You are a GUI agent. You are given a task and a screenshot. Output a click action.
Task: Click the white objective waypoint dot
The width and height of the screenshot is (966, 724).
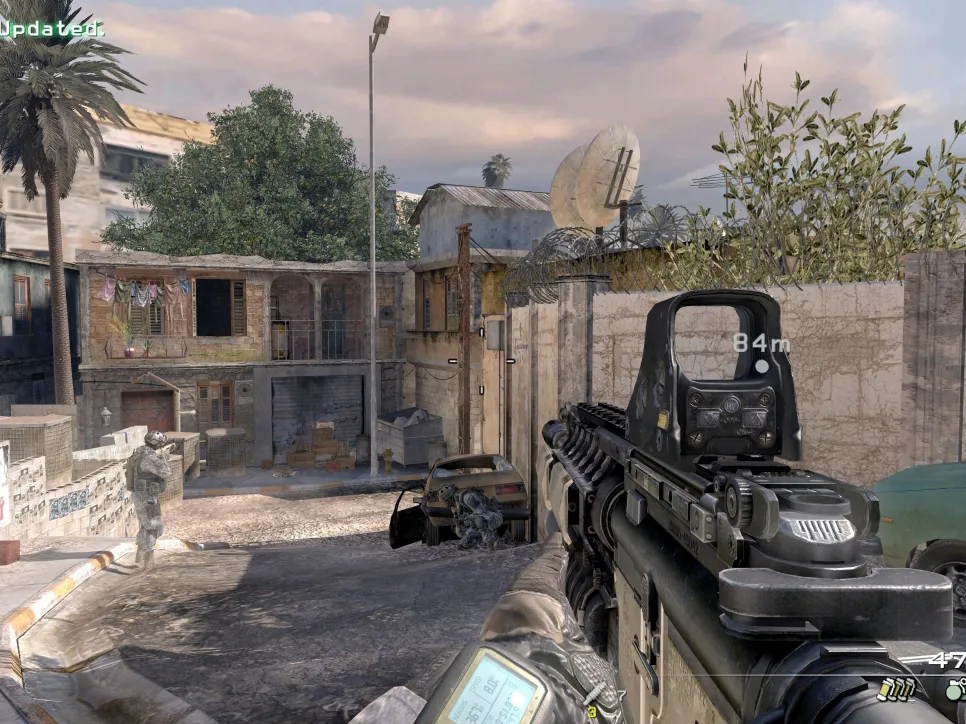pyautogui.click(x=762, y=366)
